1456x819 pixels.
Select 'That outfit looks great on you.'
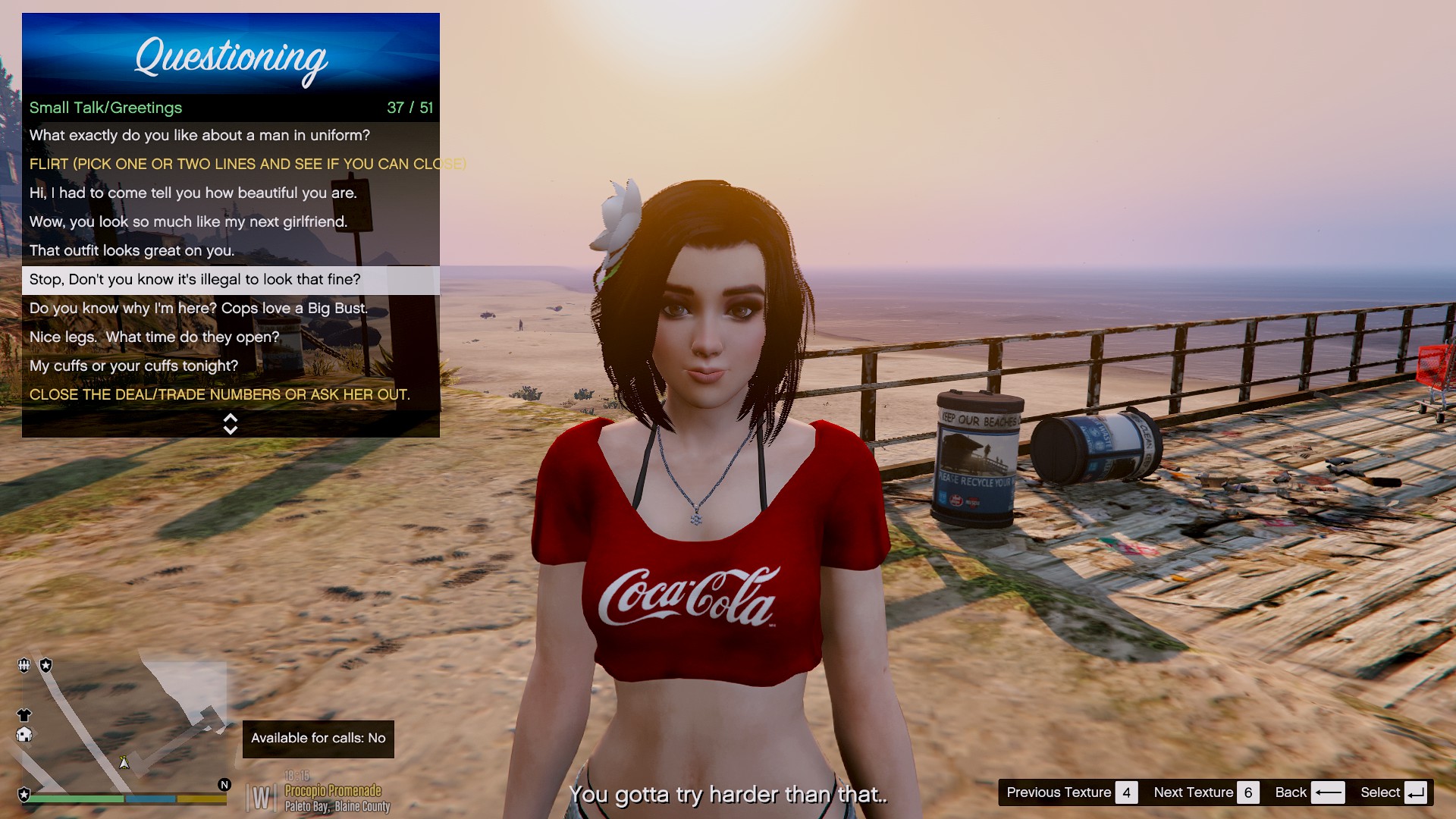point(132,251)
